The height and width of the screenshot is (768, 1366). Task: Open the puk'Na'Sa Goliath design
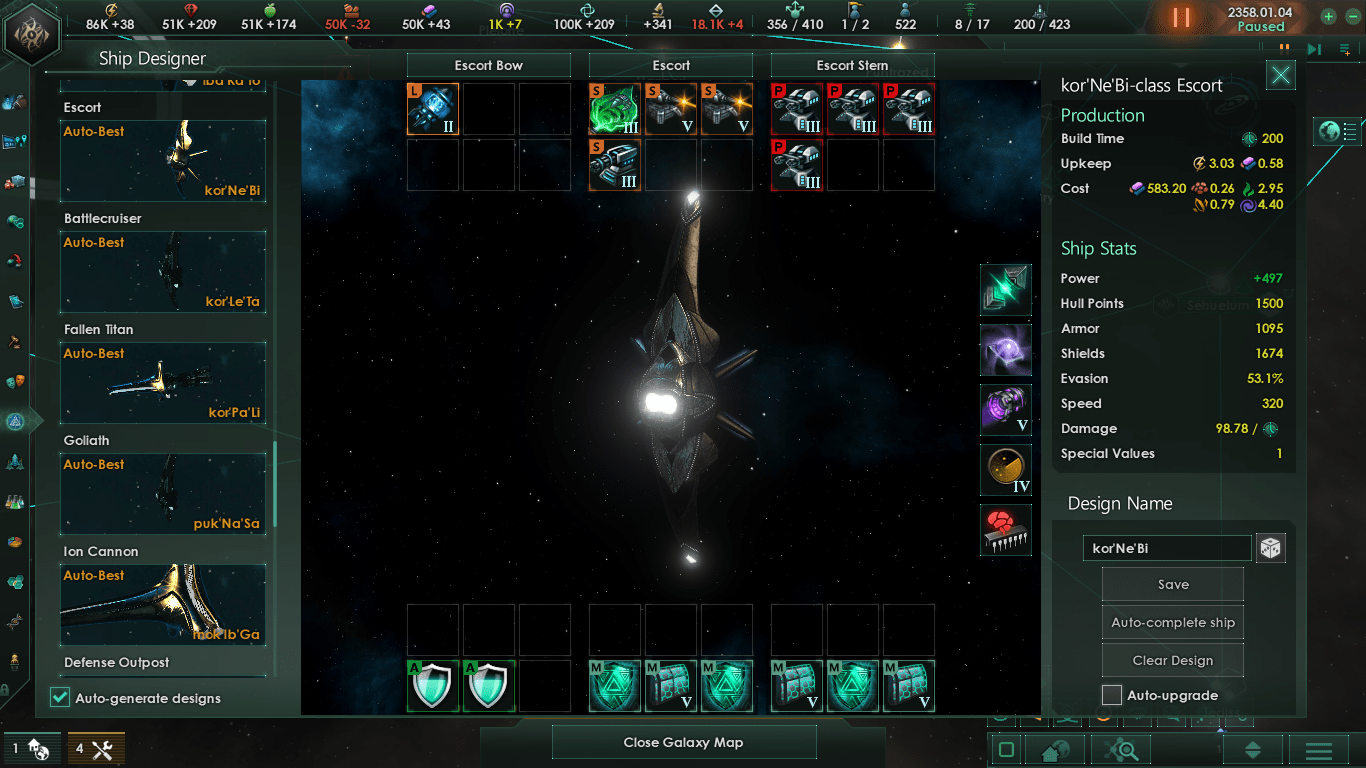click(x=164, y=493)
